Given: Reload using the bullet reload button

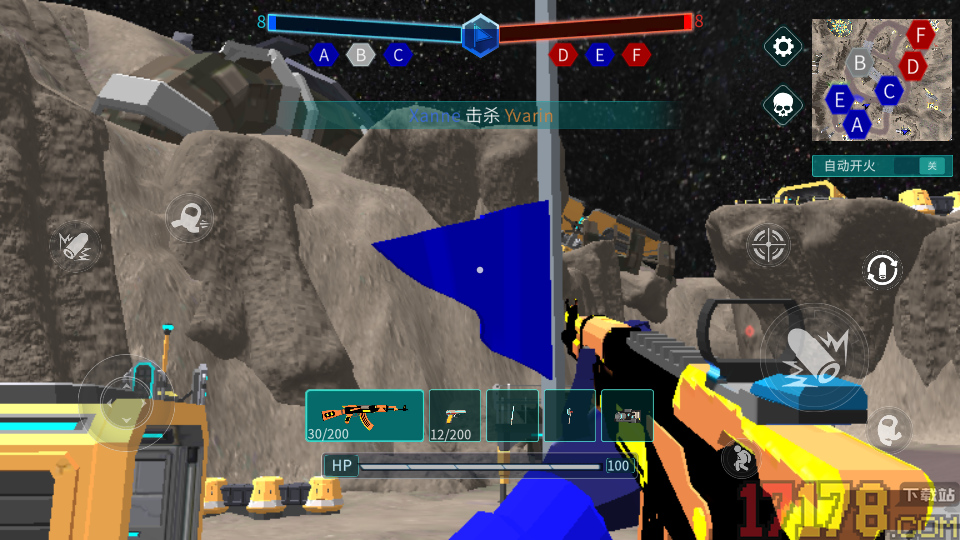Looking at the screenshot, I should [x=883, y=269].
